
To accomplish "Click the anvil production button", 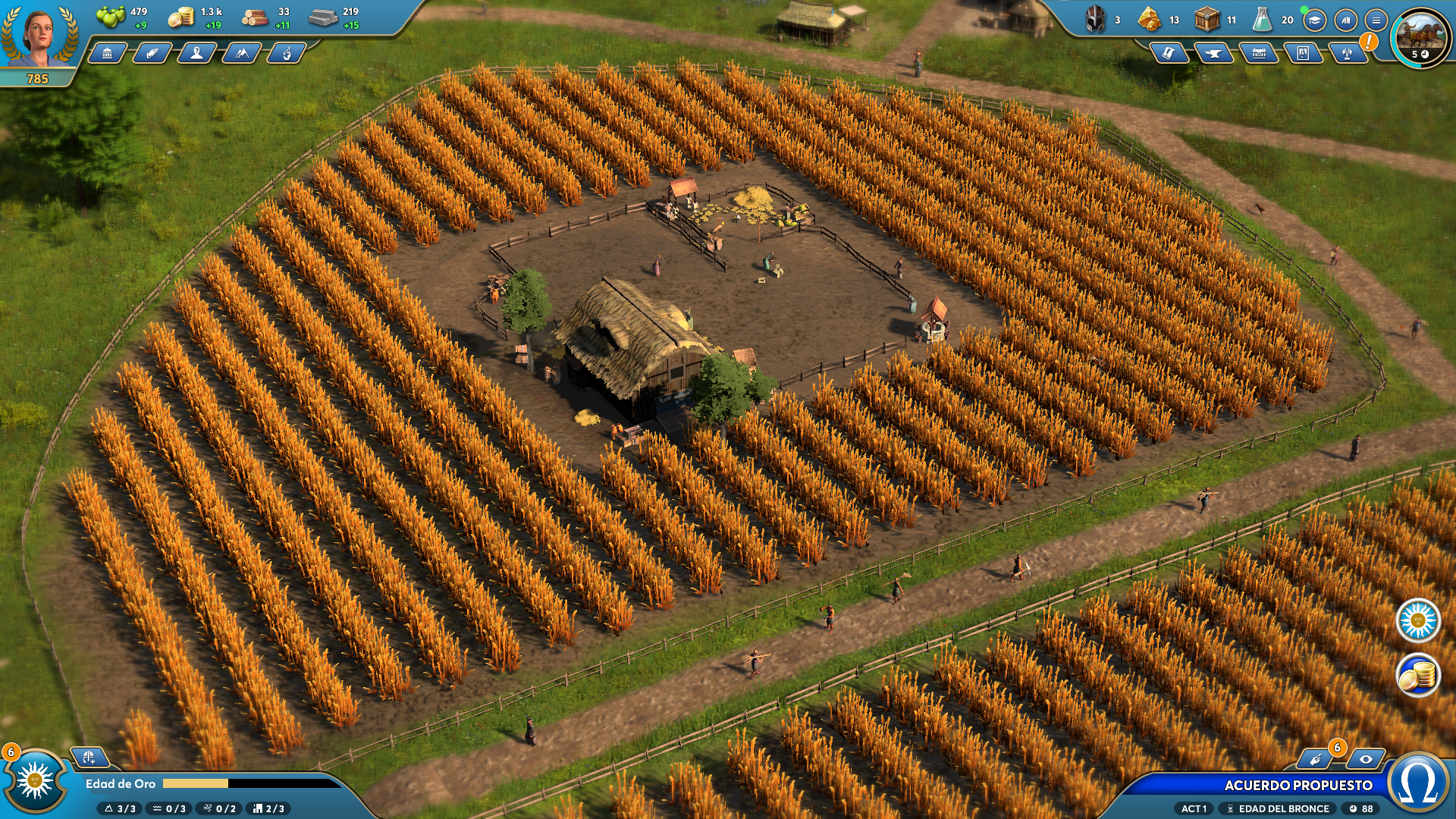I will click(1213, 53).
